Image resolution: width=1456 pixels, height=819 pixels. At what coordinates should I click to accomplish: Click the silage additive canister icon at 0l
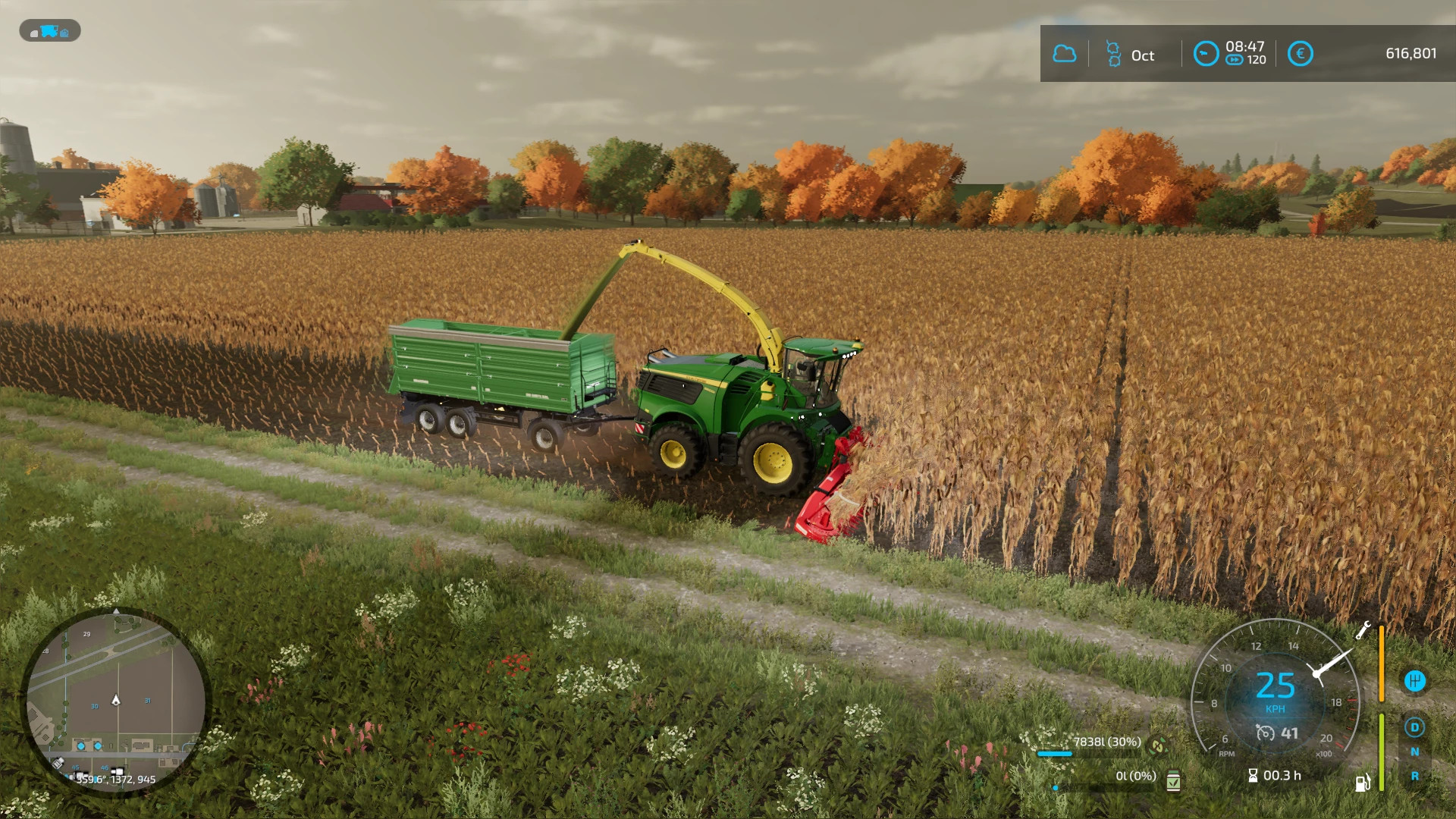coord(1172,780)
